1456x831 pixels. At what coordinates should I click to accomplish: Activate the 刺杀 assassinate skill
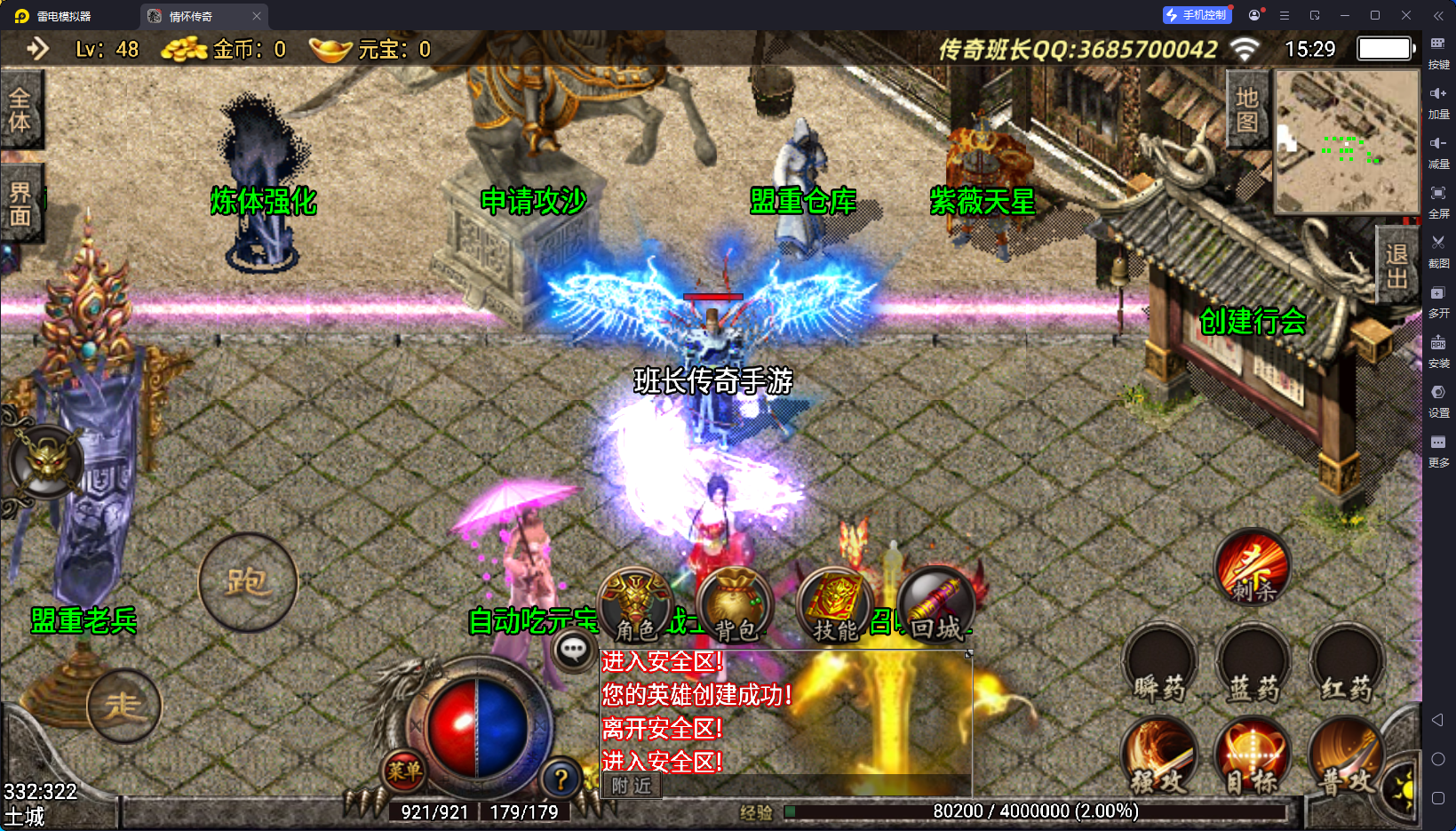pyautogui.click(x=1253, y=567)
